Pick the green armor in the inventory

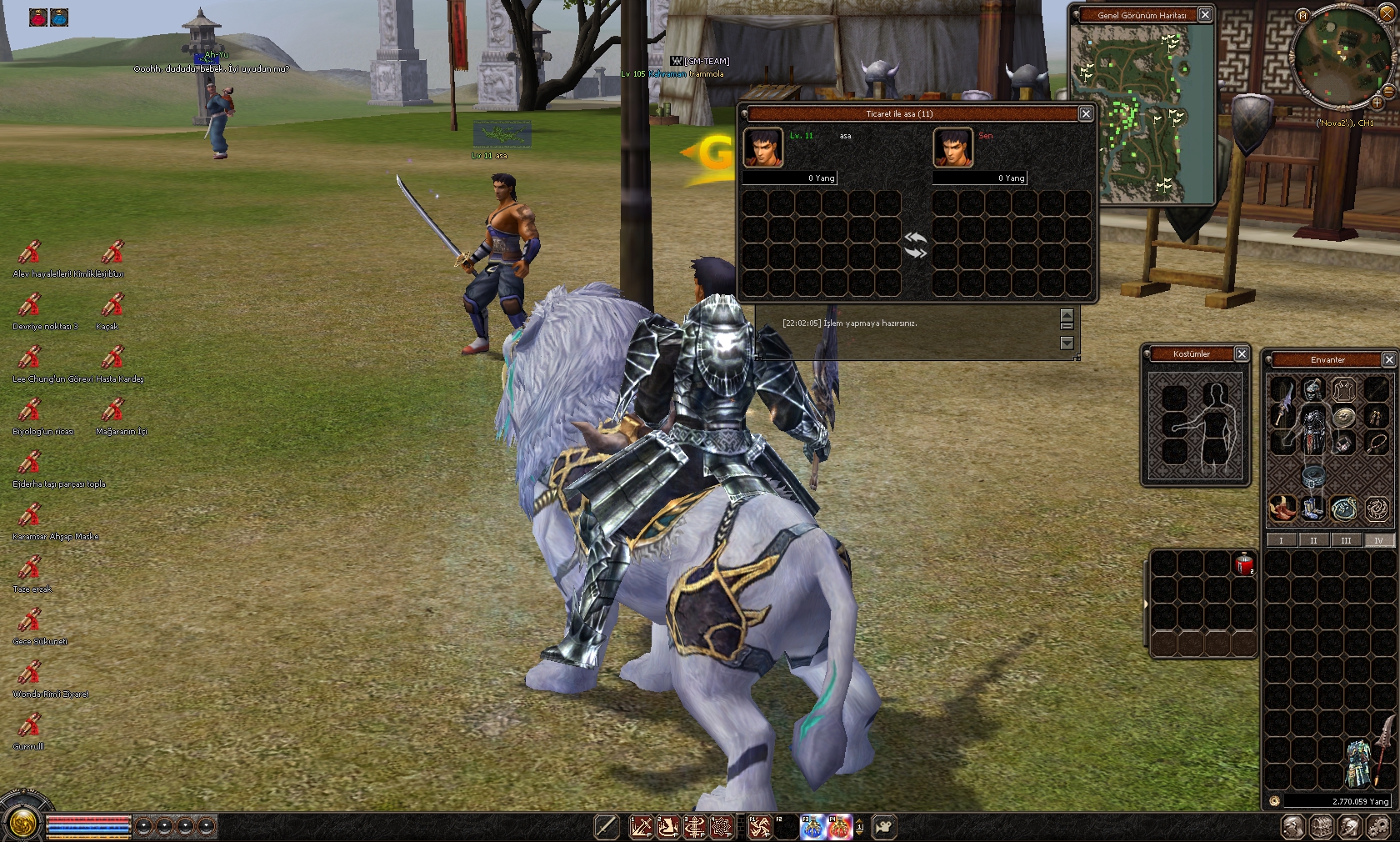click(x=1359, y=763)
